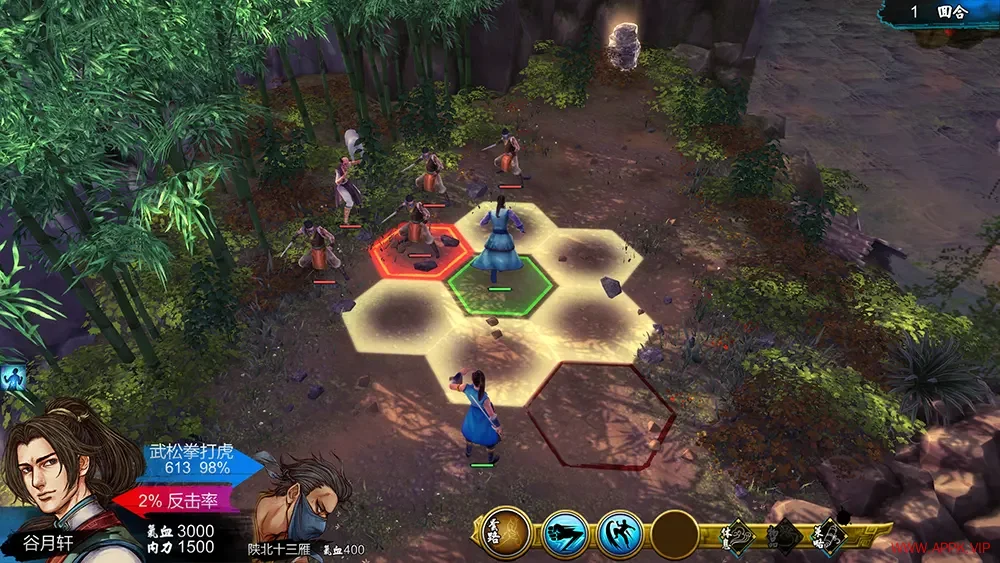
Task: Activate the blue flying kick skill
Action: tap(620, 534)
